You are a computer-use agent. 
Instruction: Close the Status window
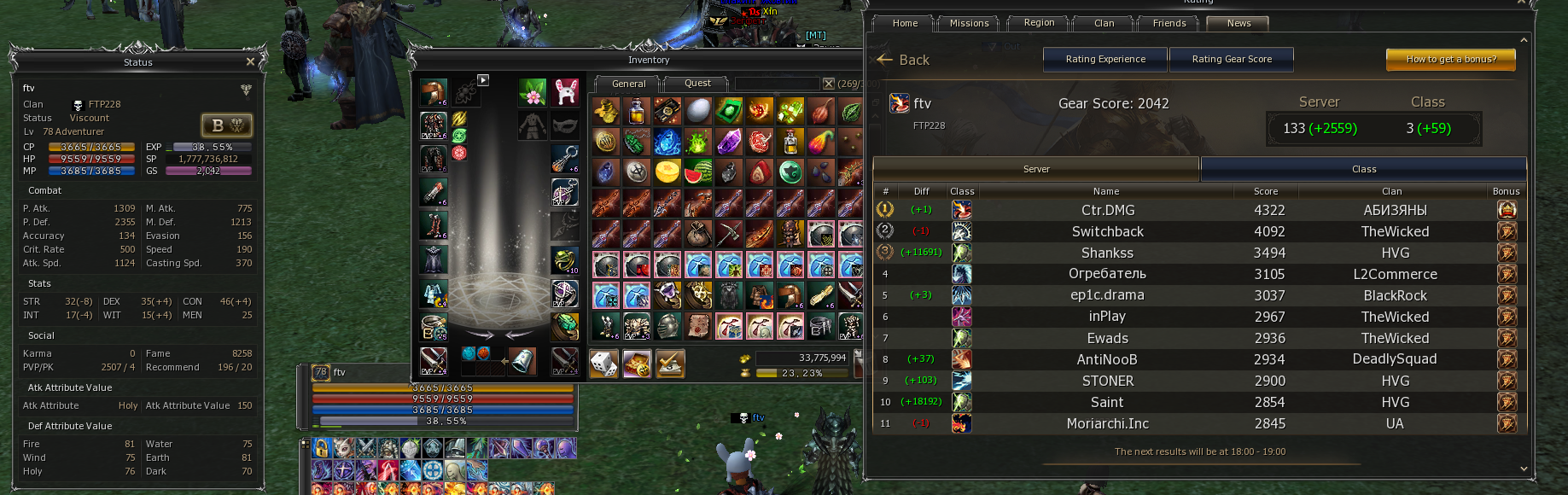[x=250, y=61]
